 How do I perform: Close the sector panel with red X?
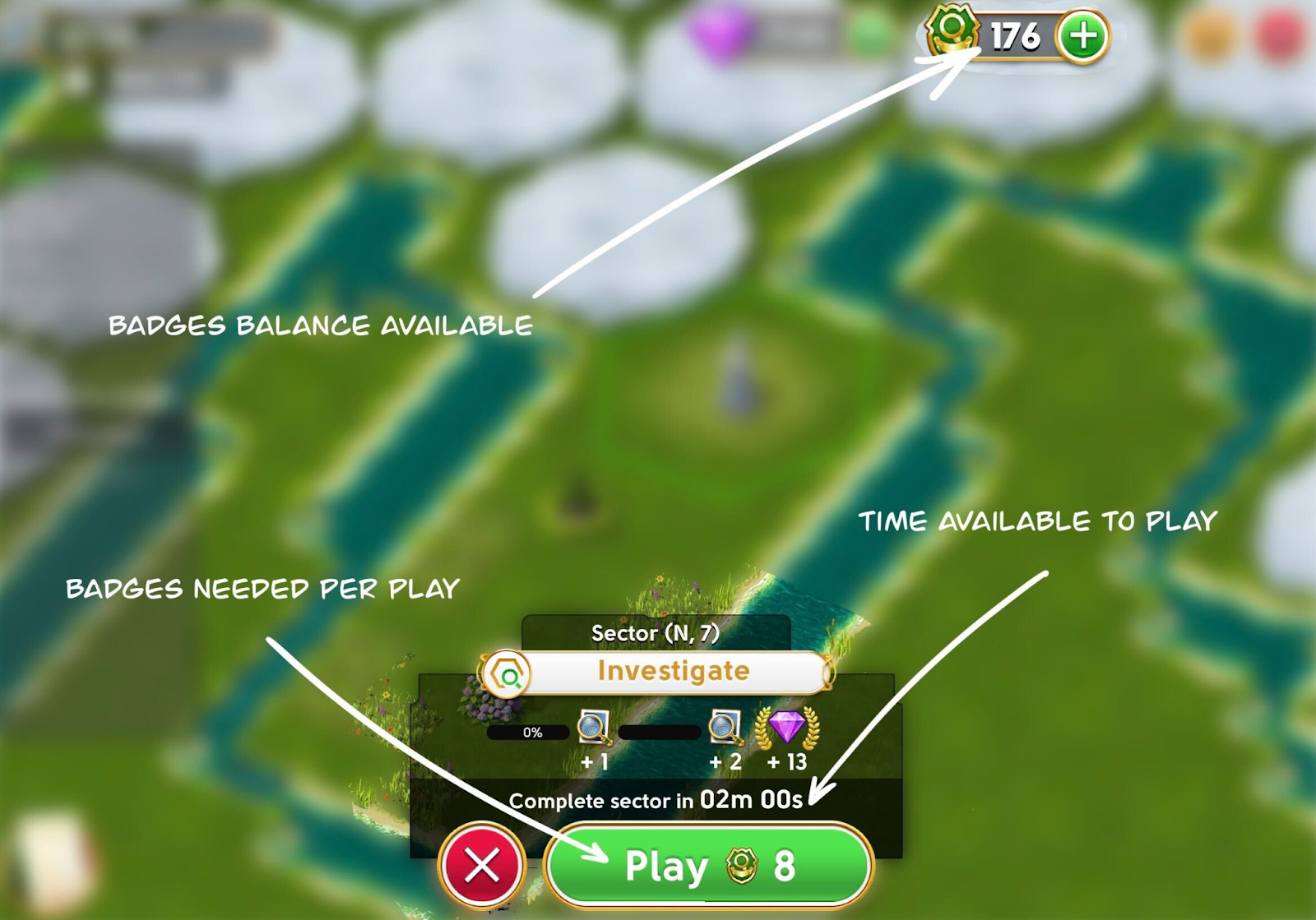tap(482, 865)
